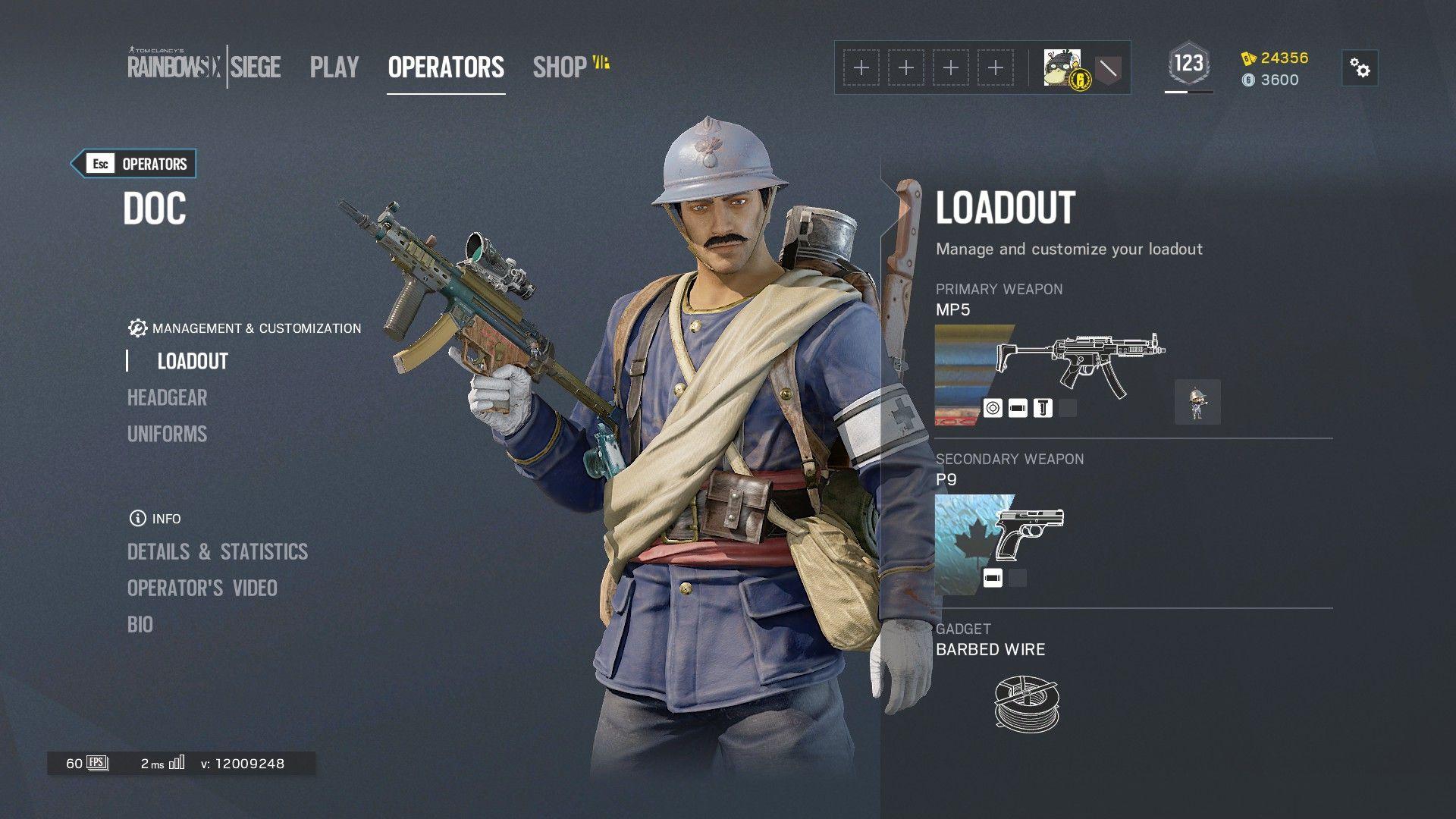View Details & Statistics
The width and height of the screenshot is (1456, 819).
point(218,551)
